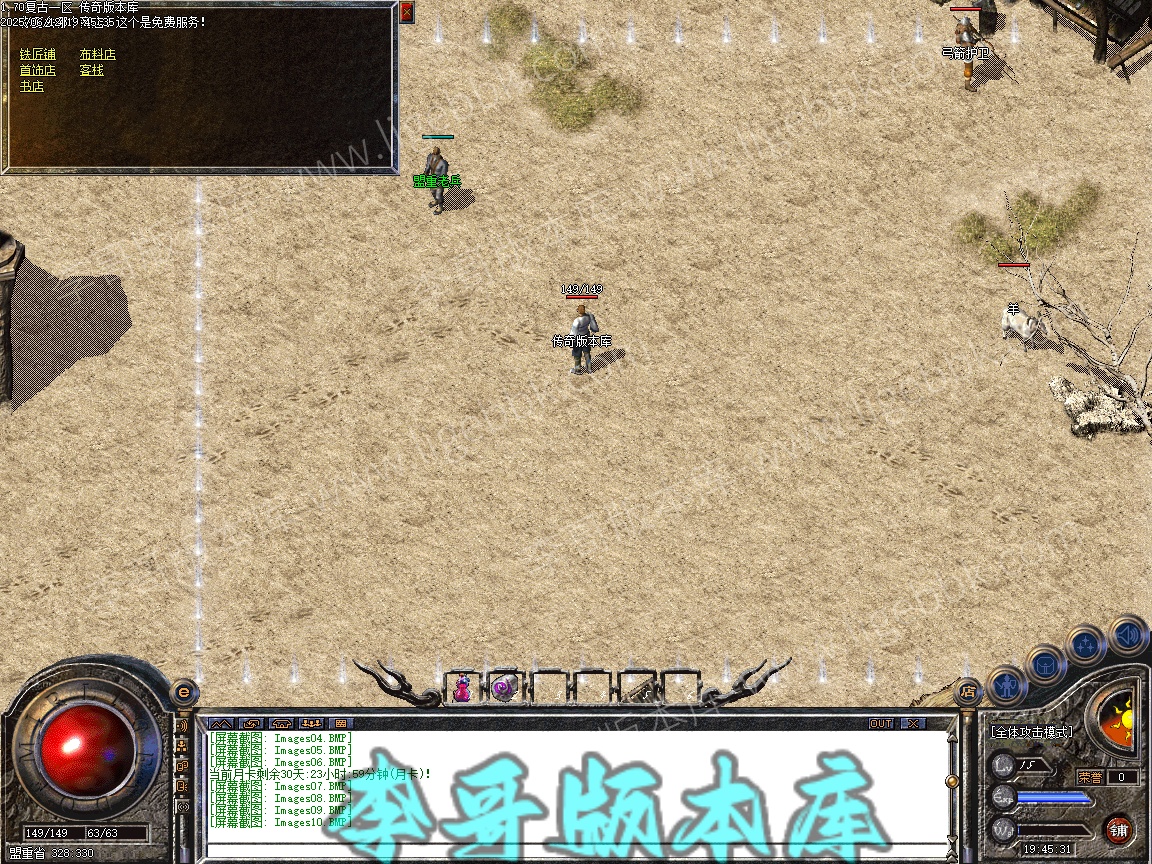Open the bag inventory icon
This screenshot has width=1152, height=864.
point(1046,663)
